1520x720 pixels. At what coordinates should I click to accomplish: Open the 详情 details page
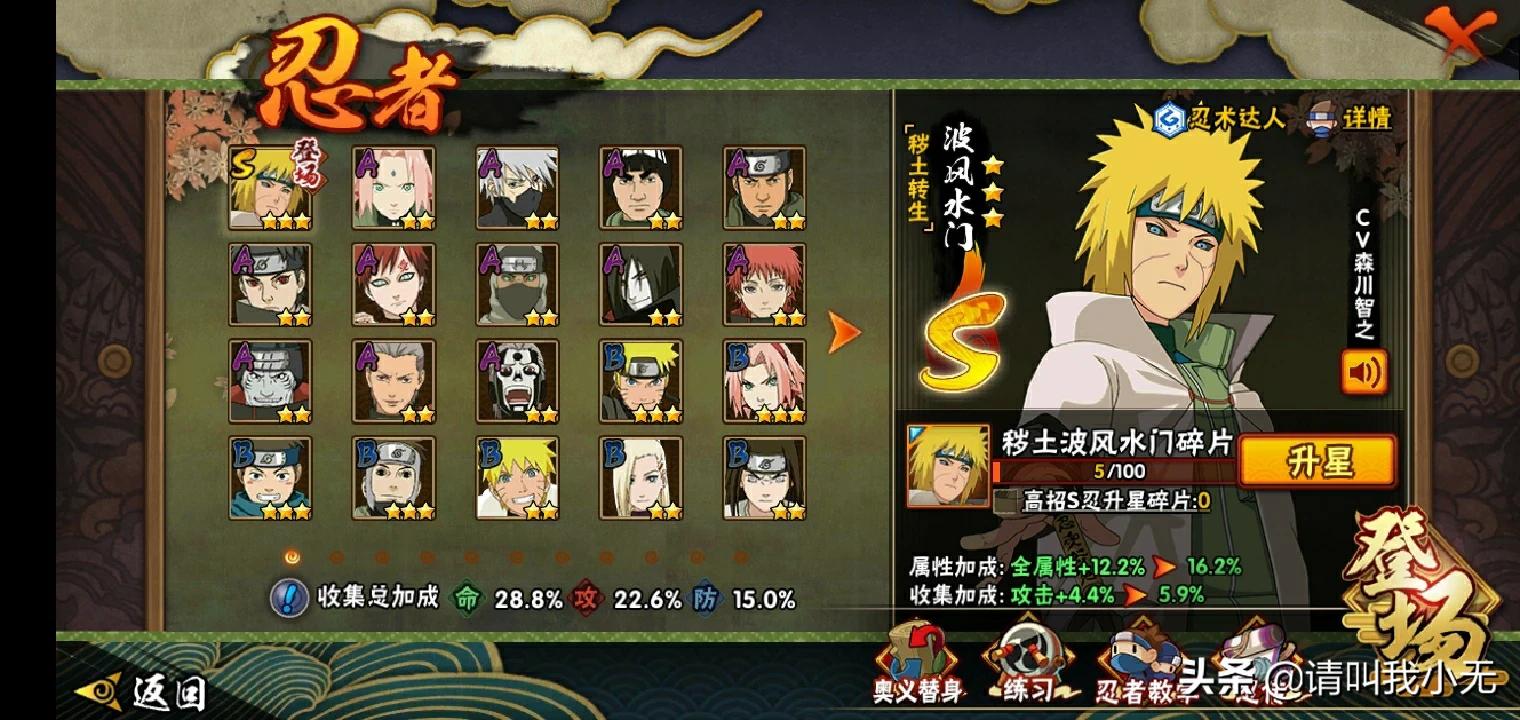[1350, 118]
